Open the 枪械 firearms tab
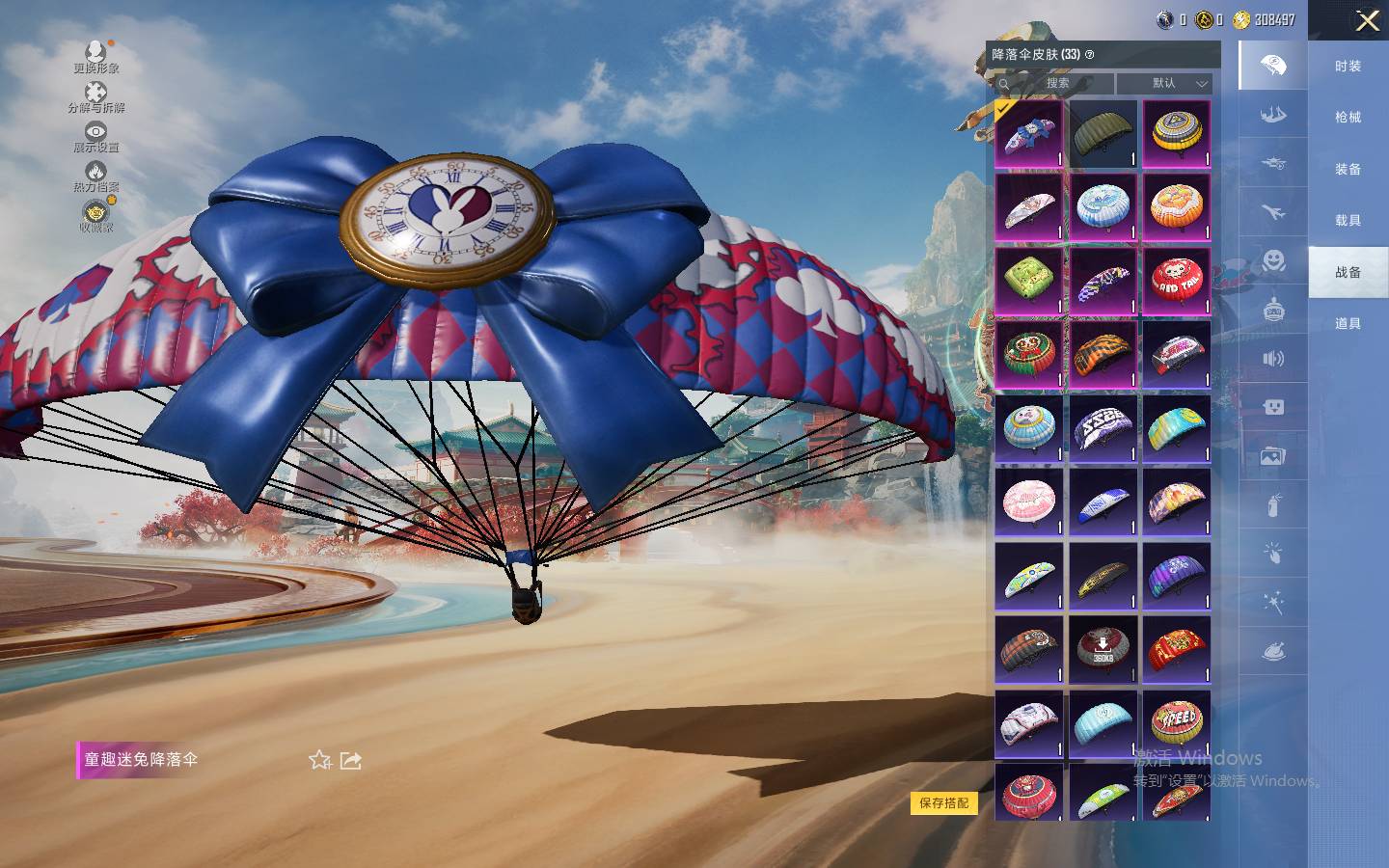1389x868 pixels. coord(1348,117)
